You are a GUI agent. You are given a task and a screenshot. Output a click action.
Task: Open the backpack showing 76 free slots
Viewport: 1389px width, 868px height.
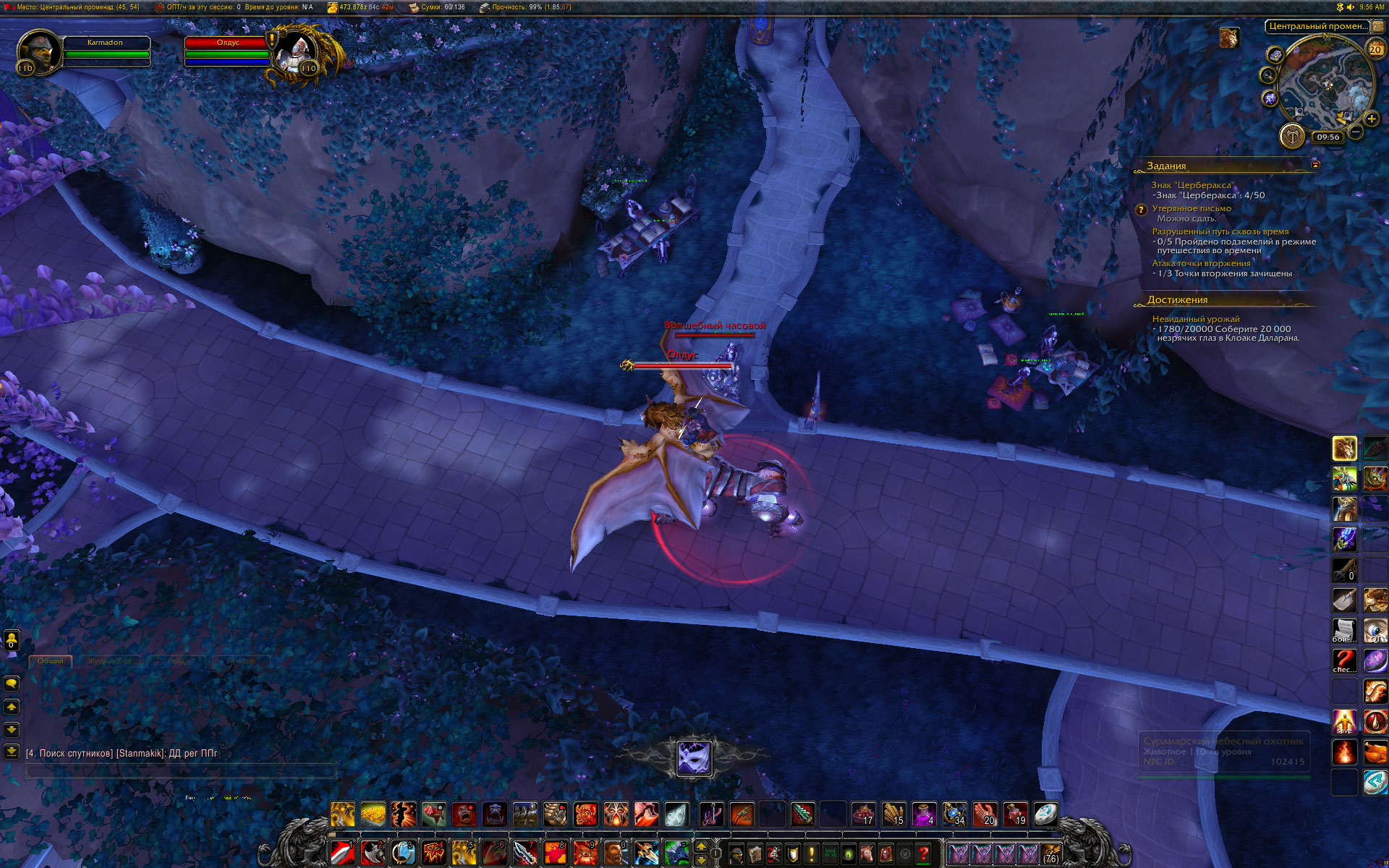(x=1050, y=854)
